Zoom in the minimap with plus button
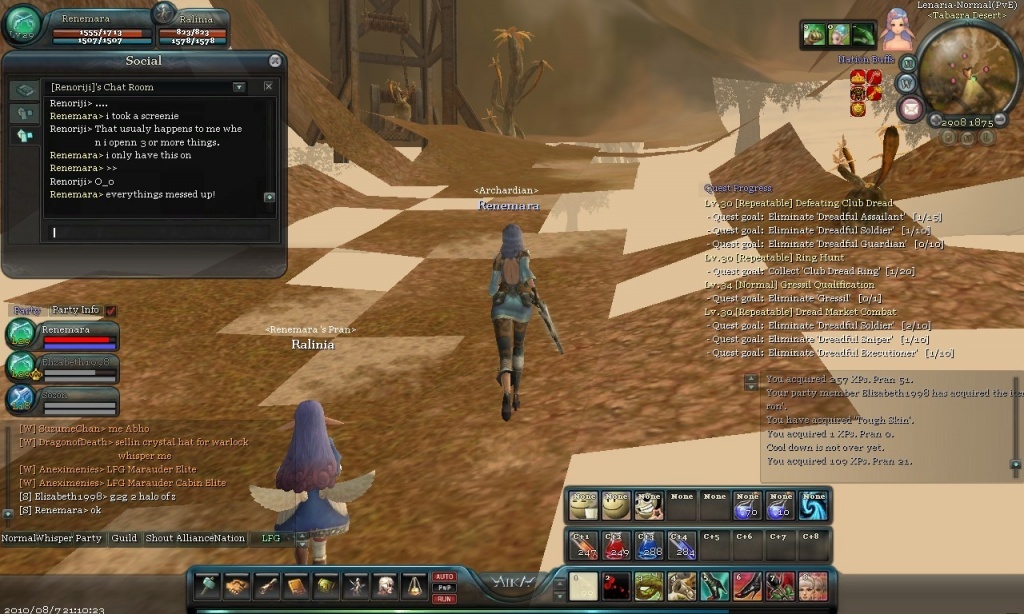 point(934,119)
